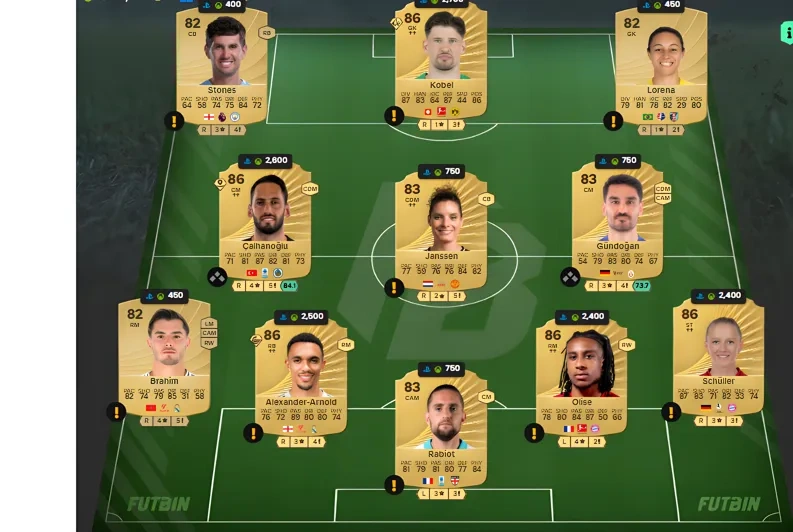Image resolution: width=793 pixels, height=532 pixels.
Task: Click the 2,500 price tag on Alexander-Arnold
Action: [301, 317]
